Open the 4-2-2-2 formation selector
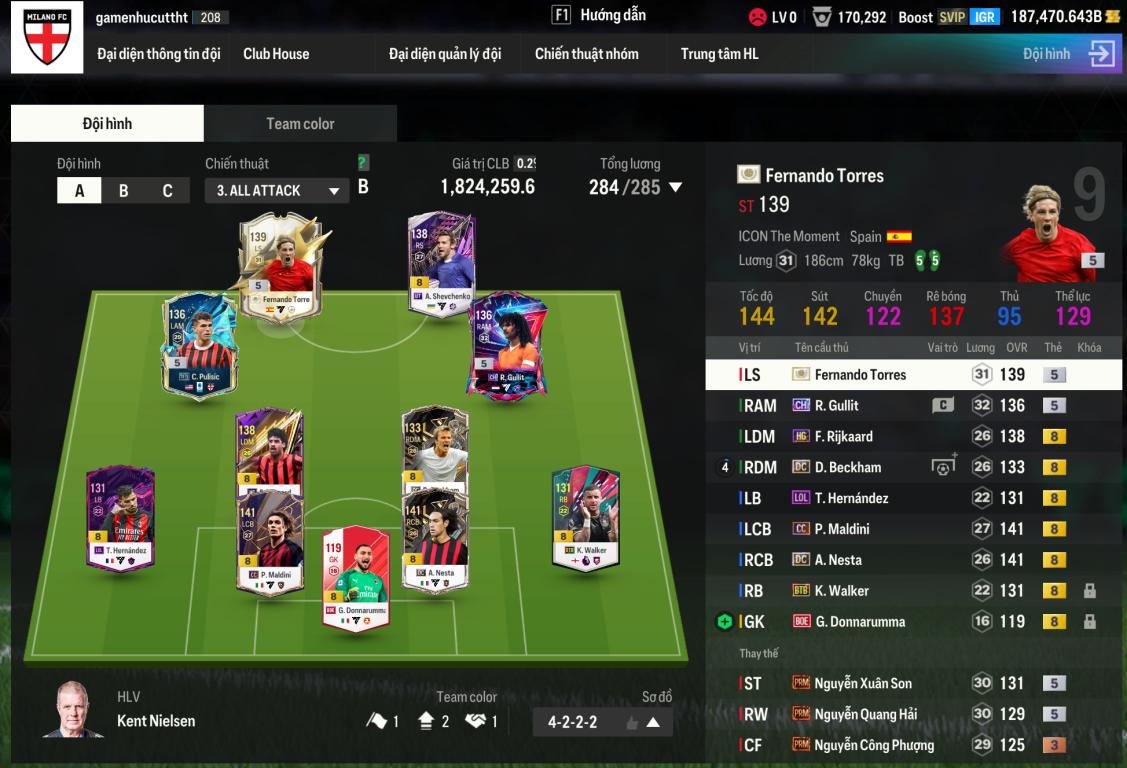The height and width of the screenshot is (768, 1127). coord(602,722)
